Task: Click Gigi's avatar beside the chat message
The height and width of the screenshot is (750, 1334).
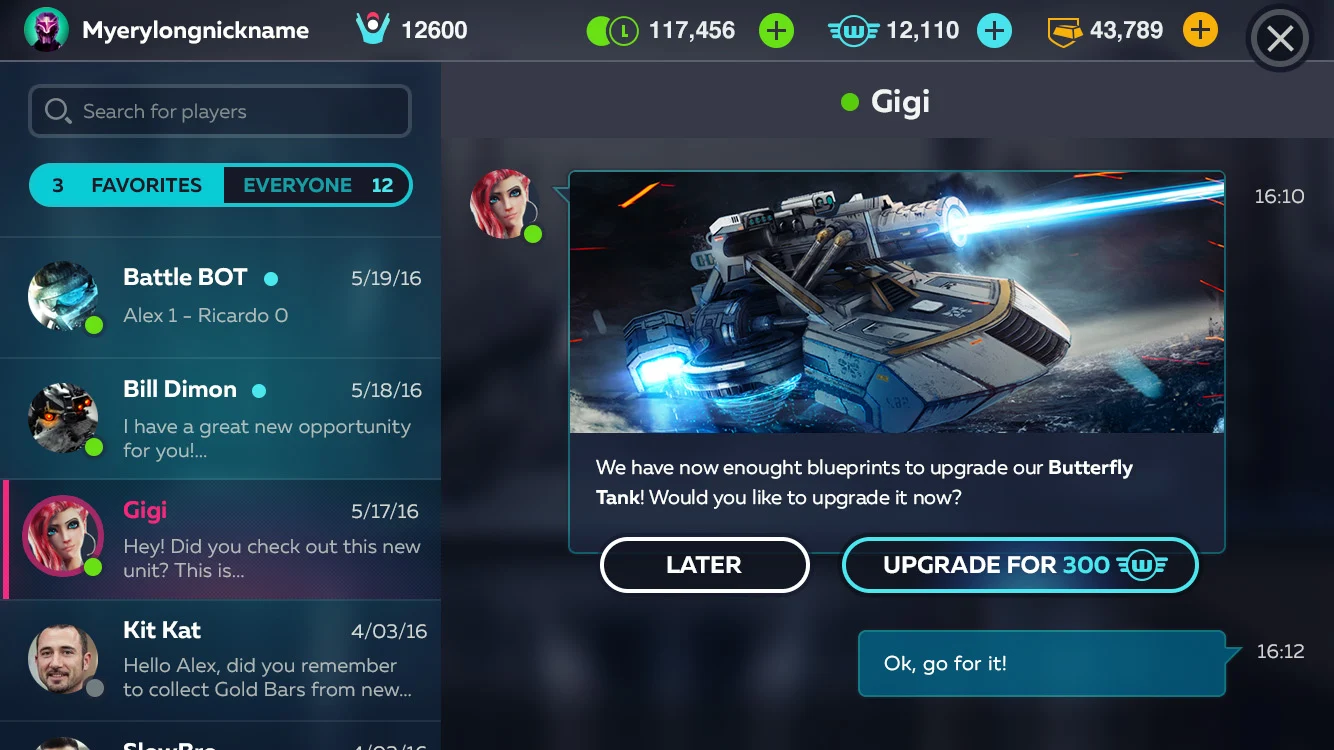Action: point(503,204)
